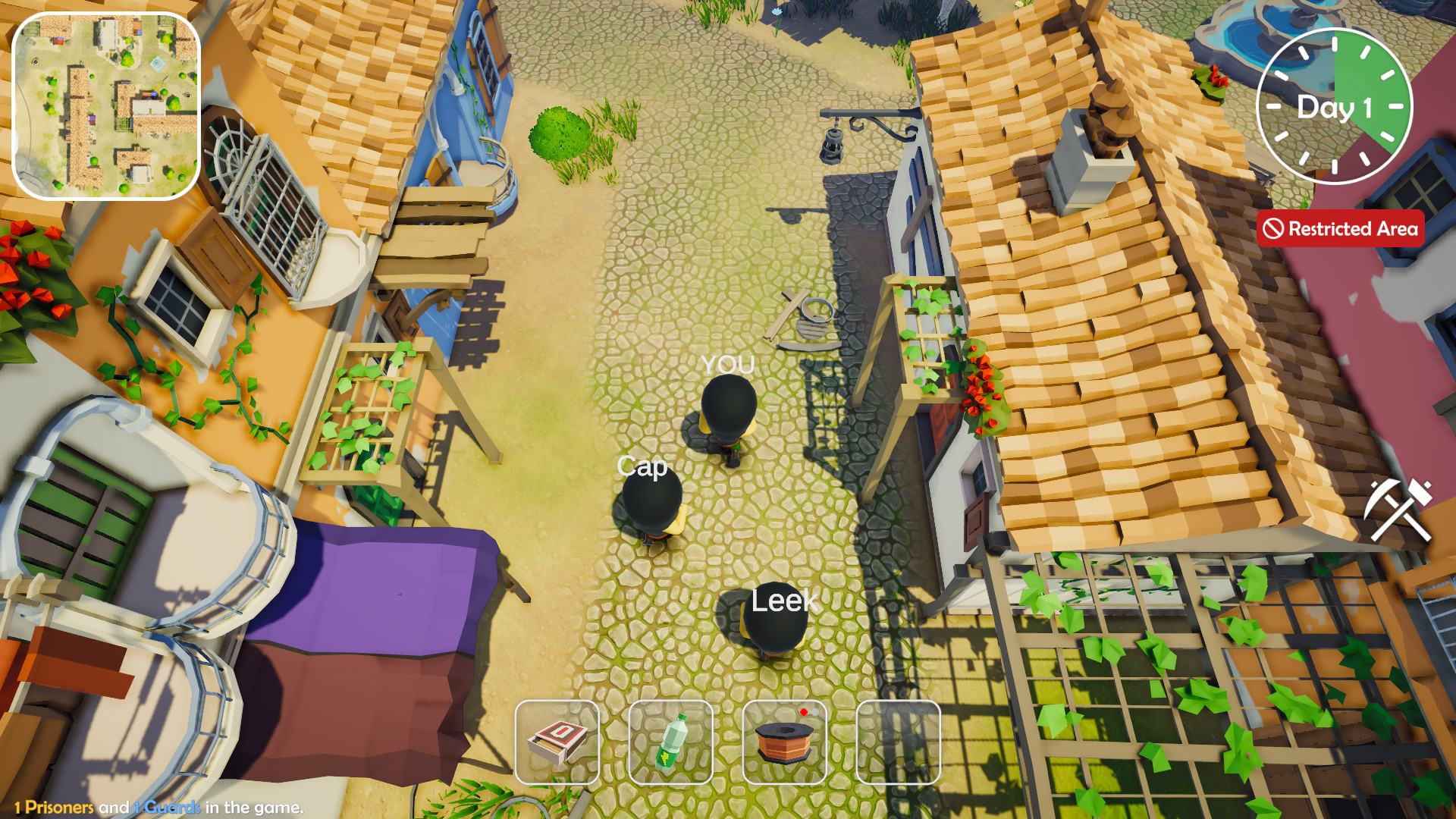
Task: Select the energy drink bottle in the hotbar
Action: 670,741
